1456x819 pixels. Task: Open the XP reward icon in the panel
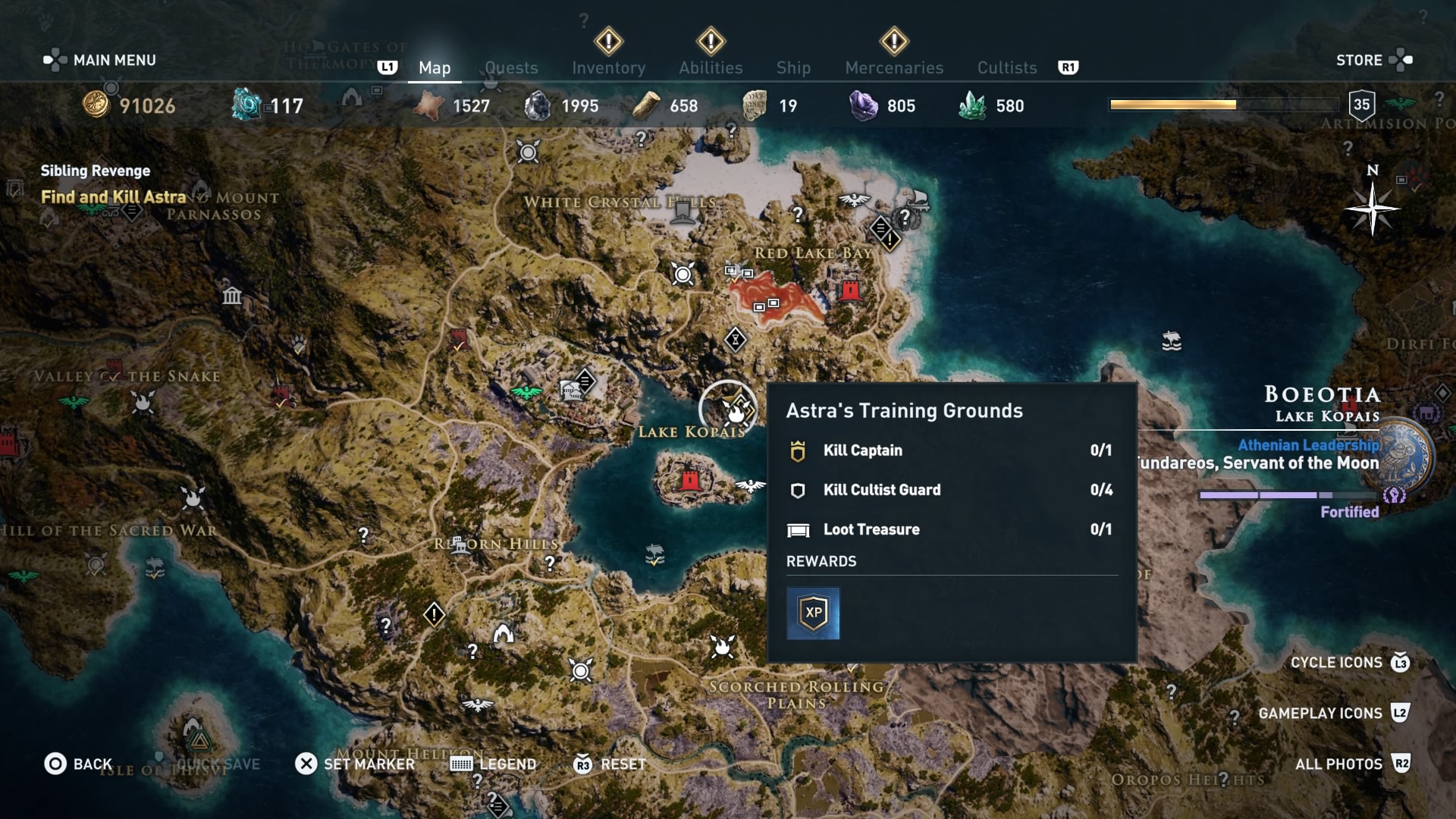pos(813,613)
